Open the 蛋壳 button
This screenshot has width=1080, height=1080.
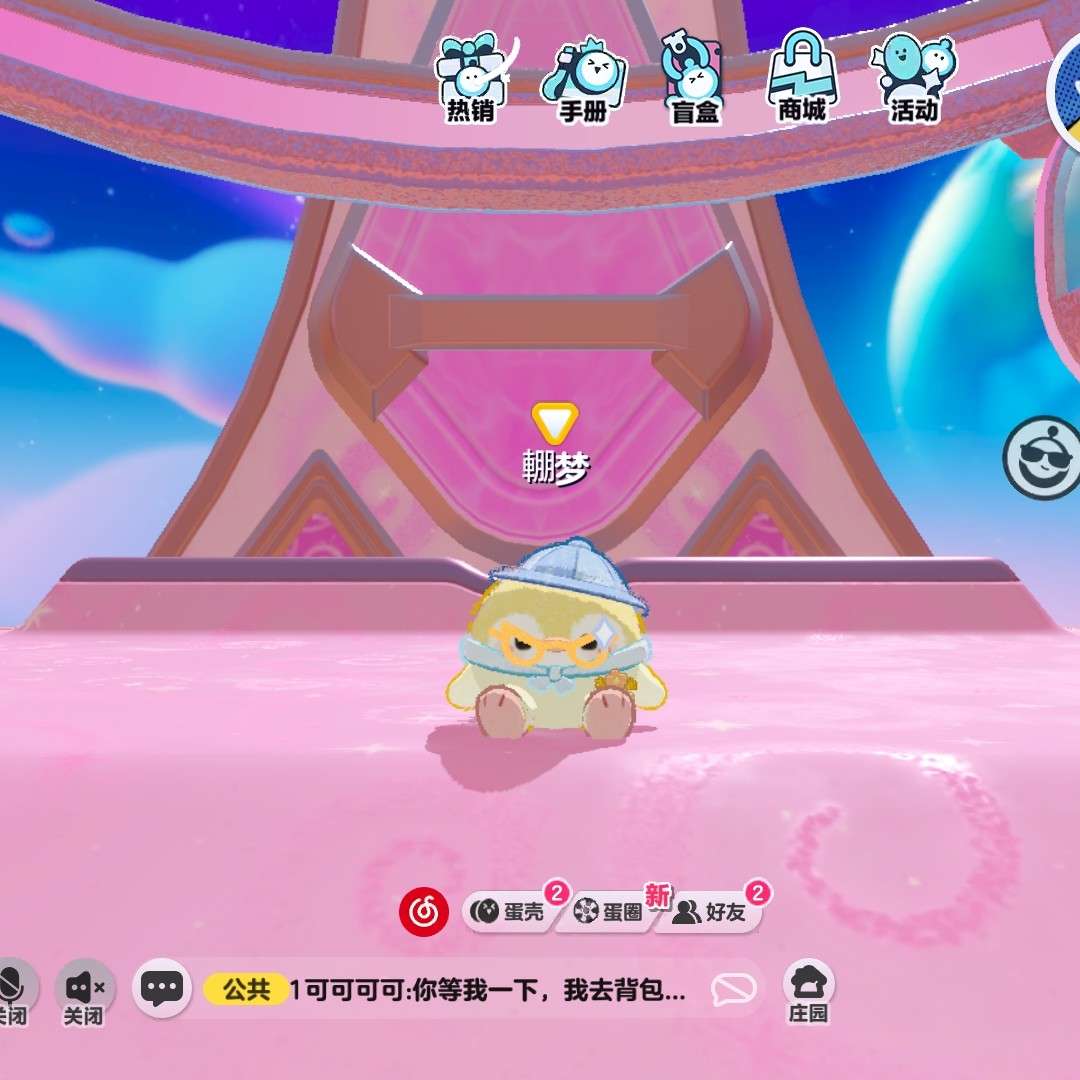510,912
